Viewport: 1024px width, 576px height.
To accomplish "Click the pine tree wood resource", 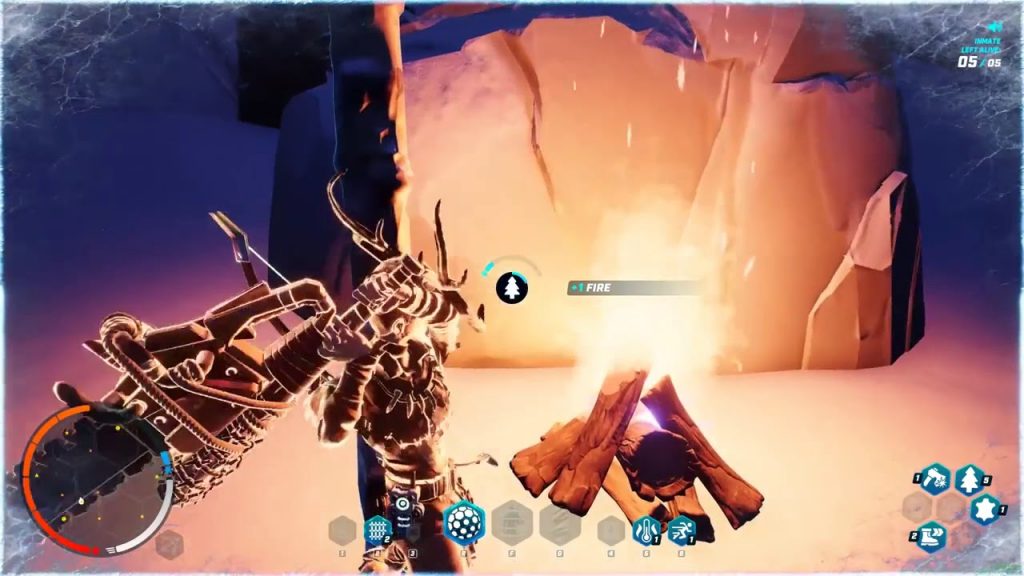I will point(969,481).
